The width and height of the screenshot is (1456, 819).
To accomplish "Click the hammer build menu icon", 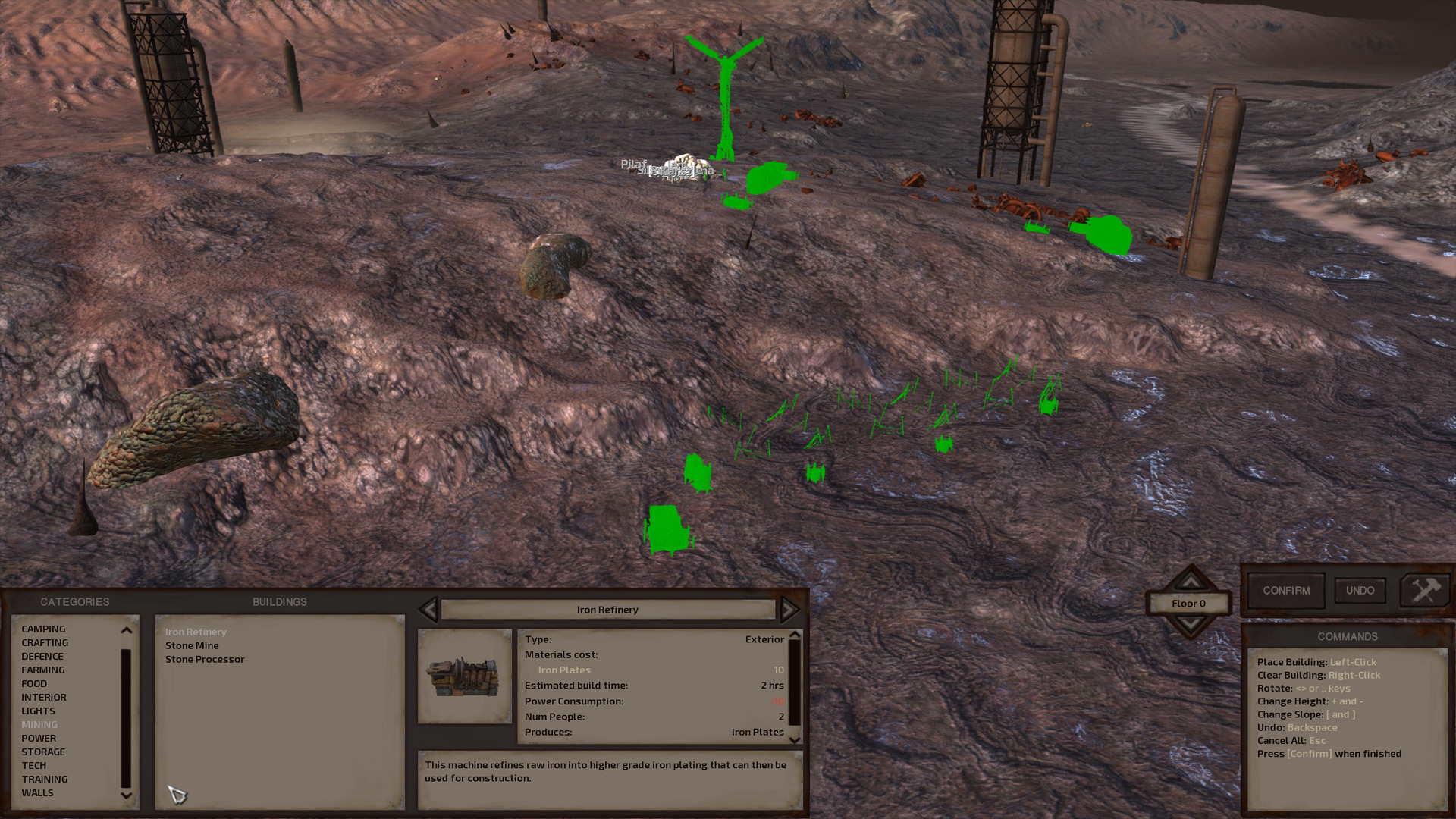I will pyautogui.click(x=1424, y=591).
